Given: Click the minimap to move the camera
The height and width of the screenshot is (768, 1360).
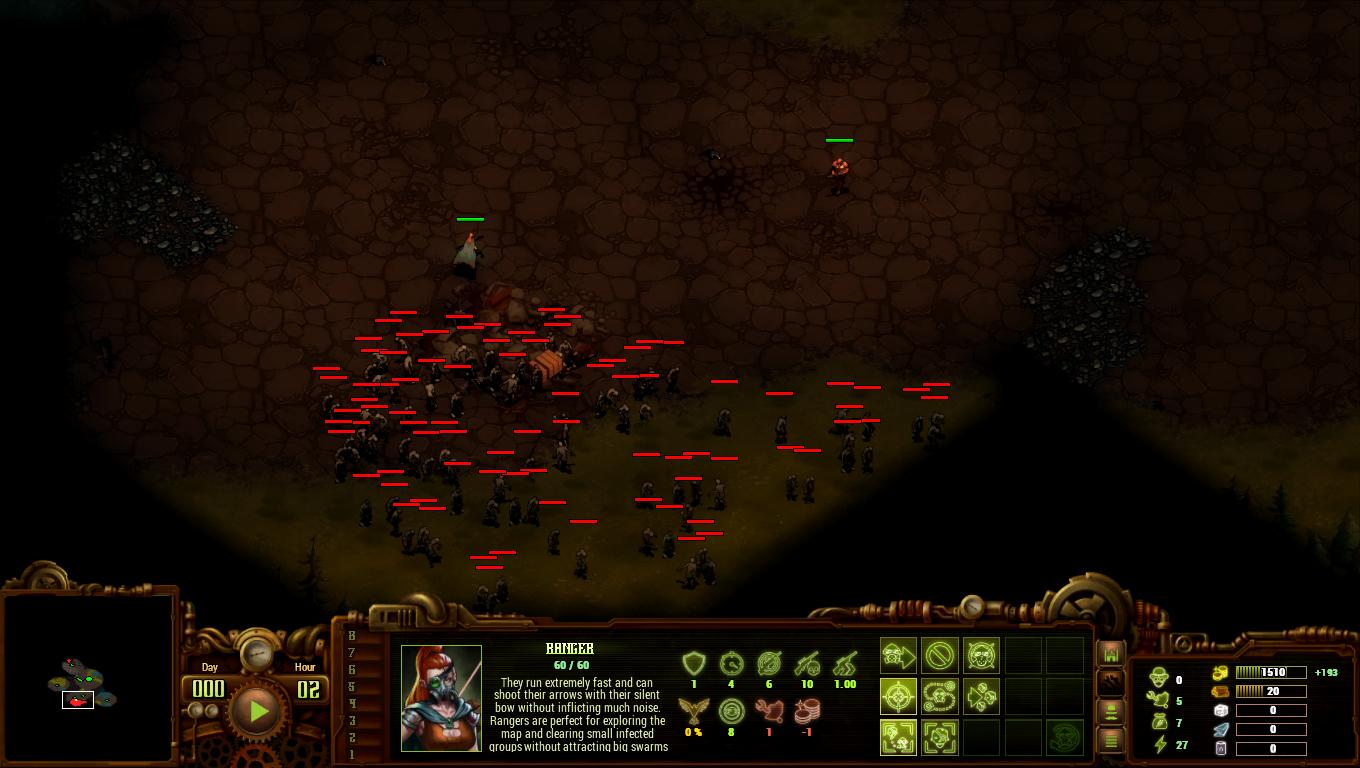Looking at the screenshot, I should (88, 680).
